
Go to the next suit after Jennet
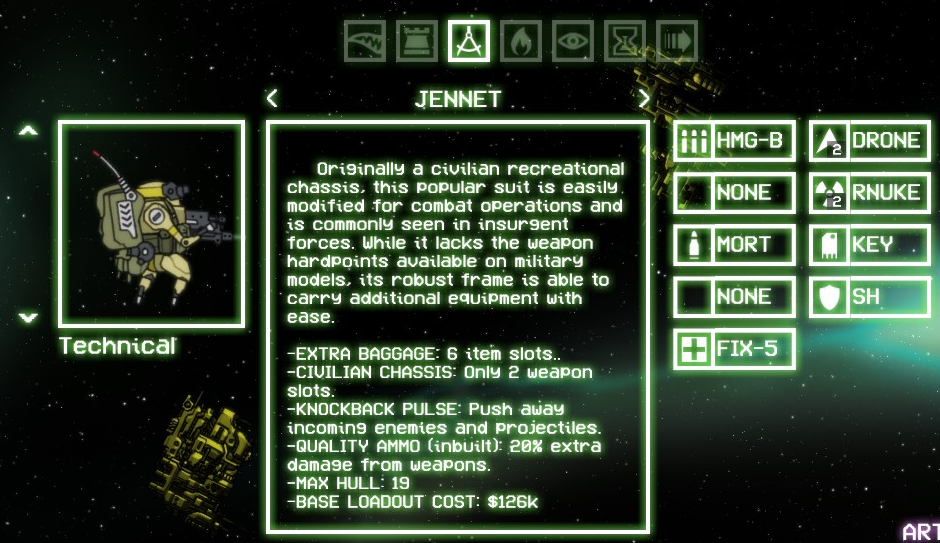(x=644, y=98)
